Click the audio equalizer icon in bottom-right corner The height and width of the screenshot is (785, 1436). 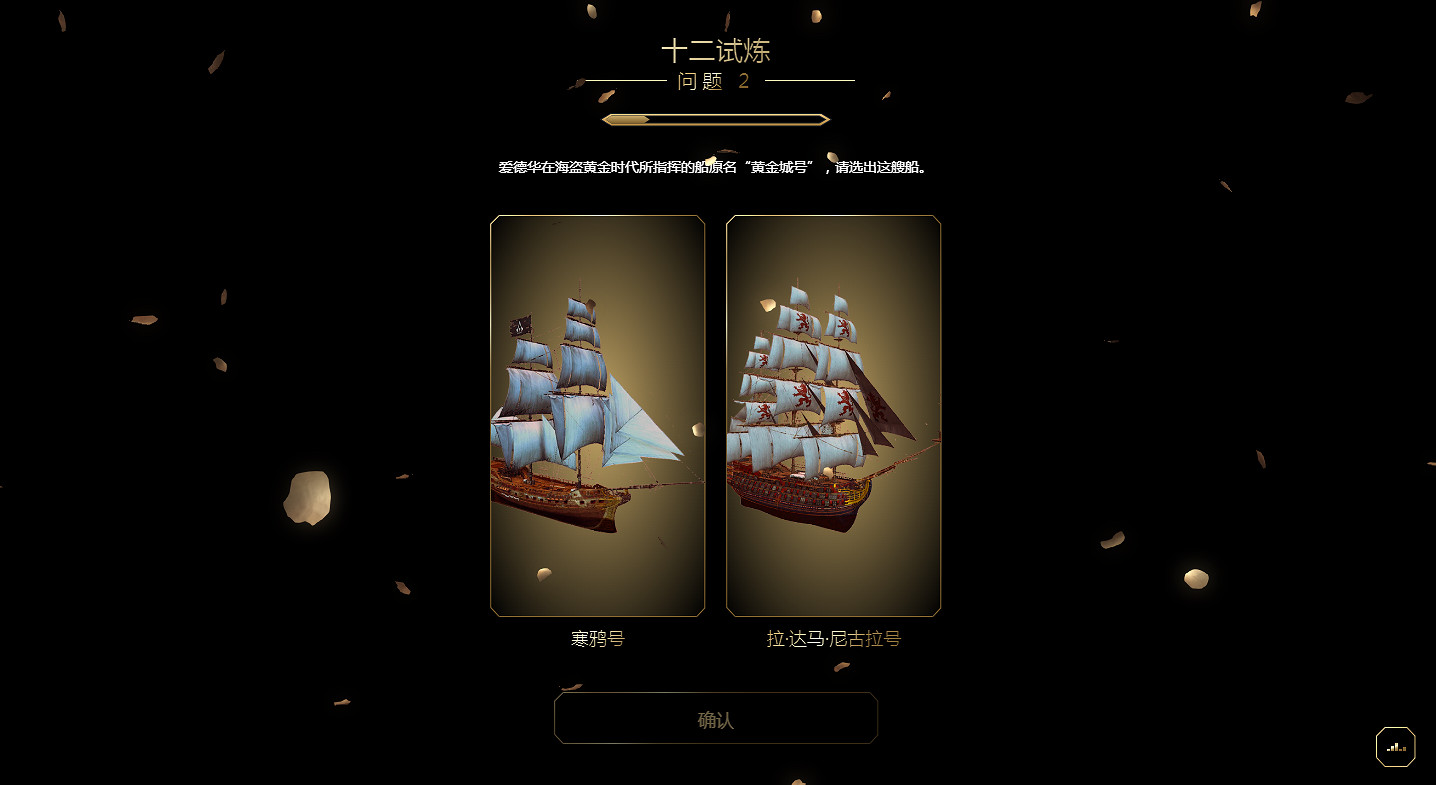tap(1396, 746)
